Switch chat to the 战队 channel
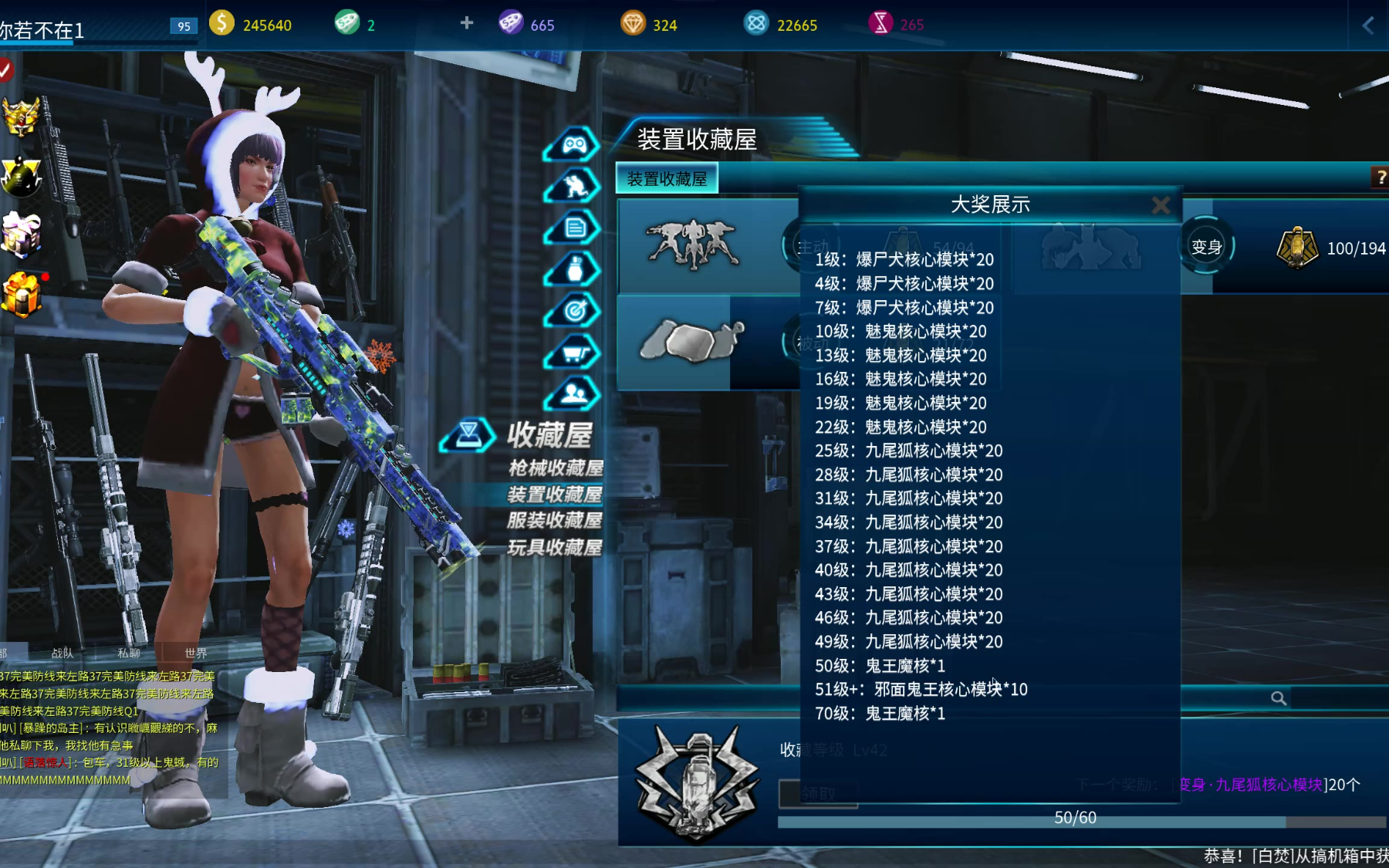This screenshot has height=868, width=1389. pyautogui.click(x=63, y=653)
